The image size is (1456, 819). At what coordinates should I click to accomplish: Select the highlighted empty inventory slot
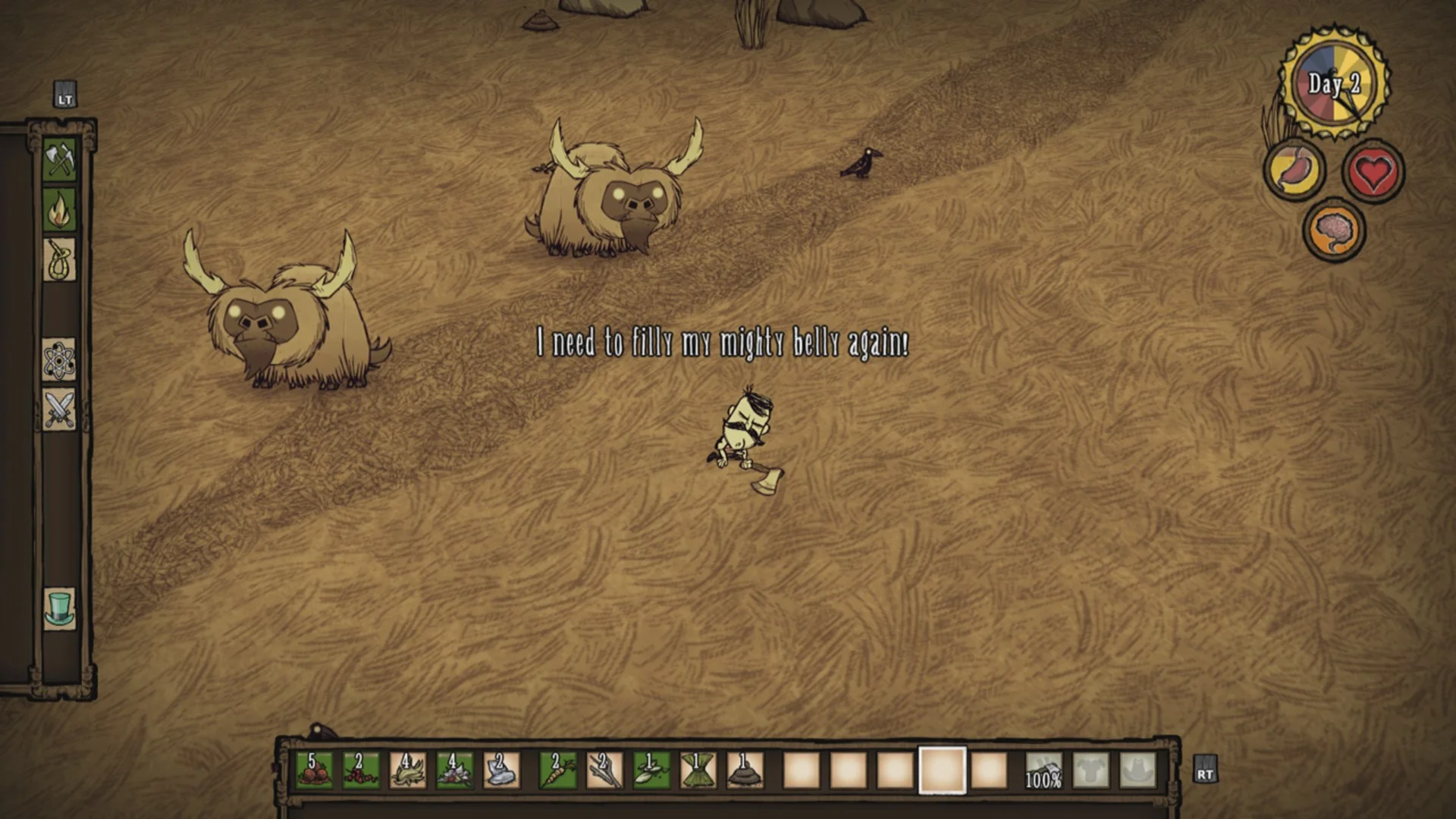click(942, 770)
